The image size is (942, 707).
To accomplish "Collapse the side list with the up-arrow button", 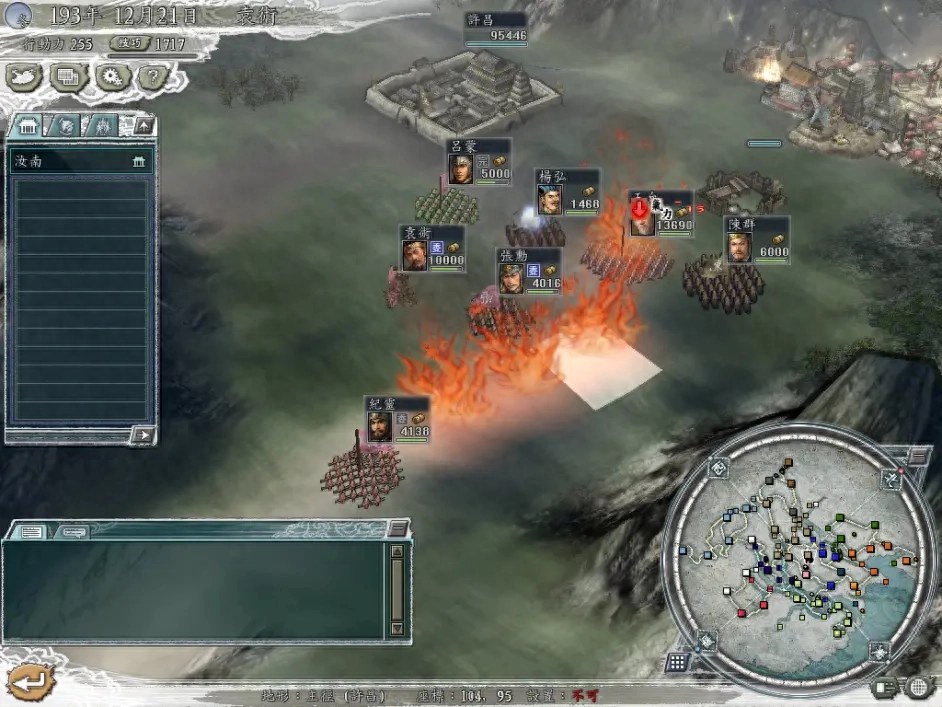I will [x=143, y=126].
